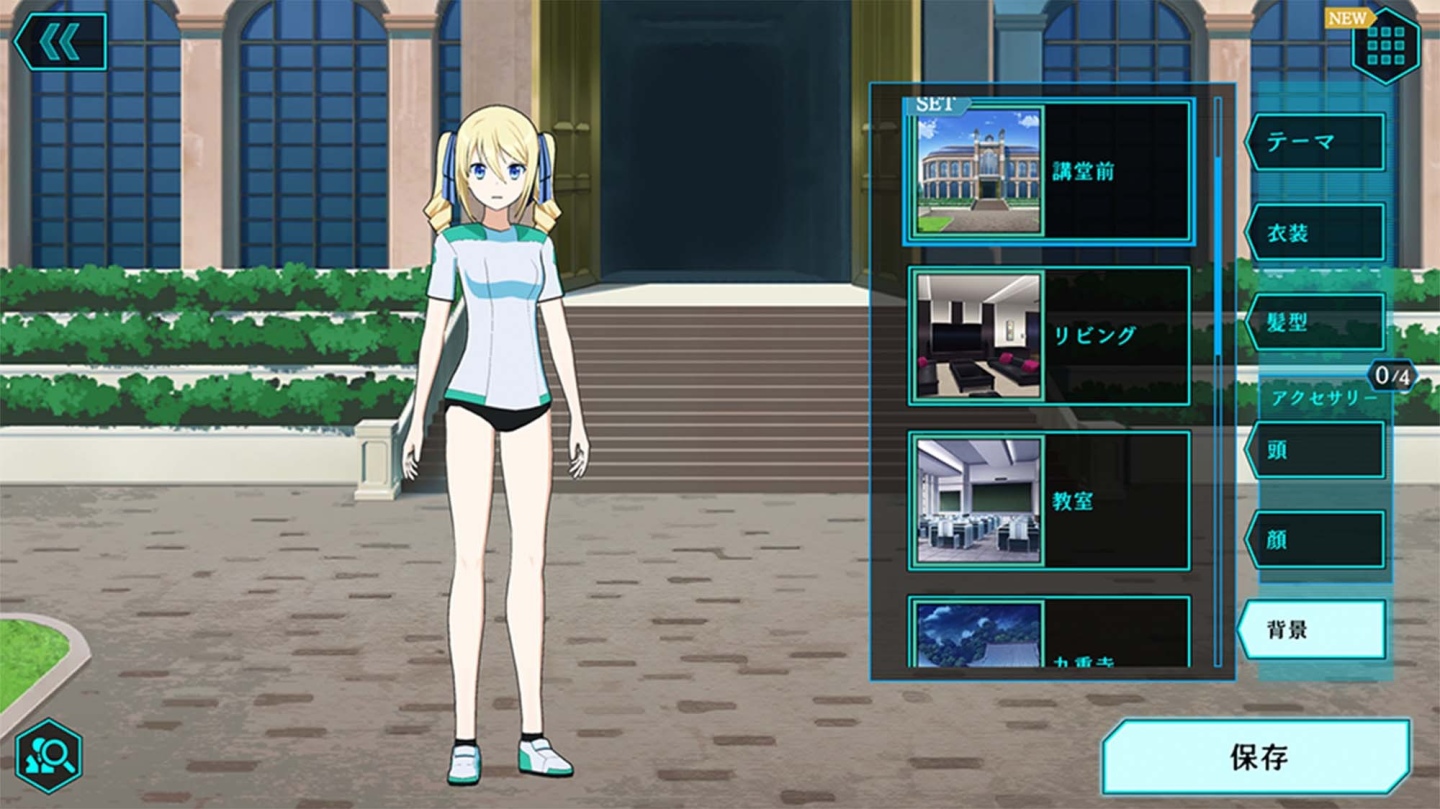Show the 髪型 hairstyle tab
Image resolution: width=1440 pixels, height=809 pixels.
pyautogui.click(x=1315, y=322)
